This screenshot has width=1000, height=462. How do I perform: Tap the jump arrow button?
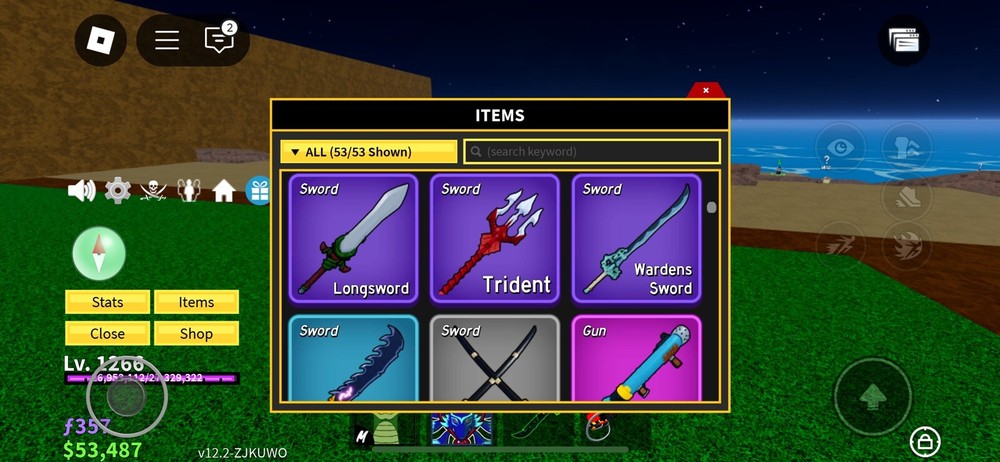(x=872, y=396)
